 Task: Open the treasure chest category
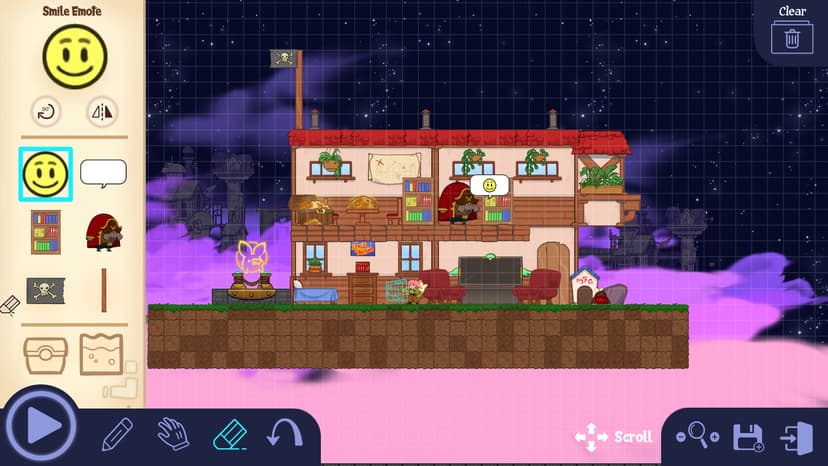pos(46,354)
